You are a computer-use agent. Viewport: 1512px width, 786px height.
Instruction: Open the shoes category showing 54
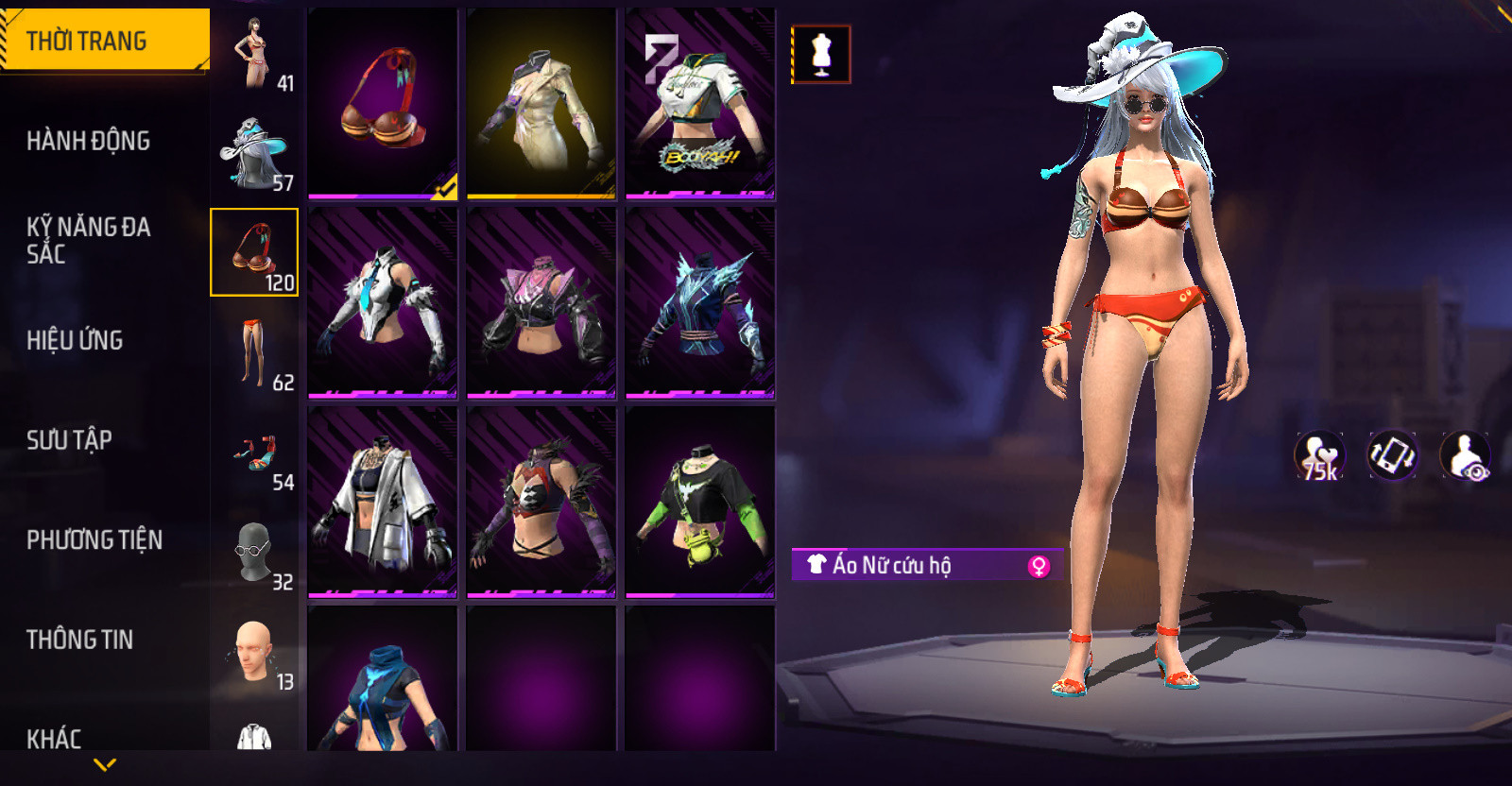coord(254,453)
